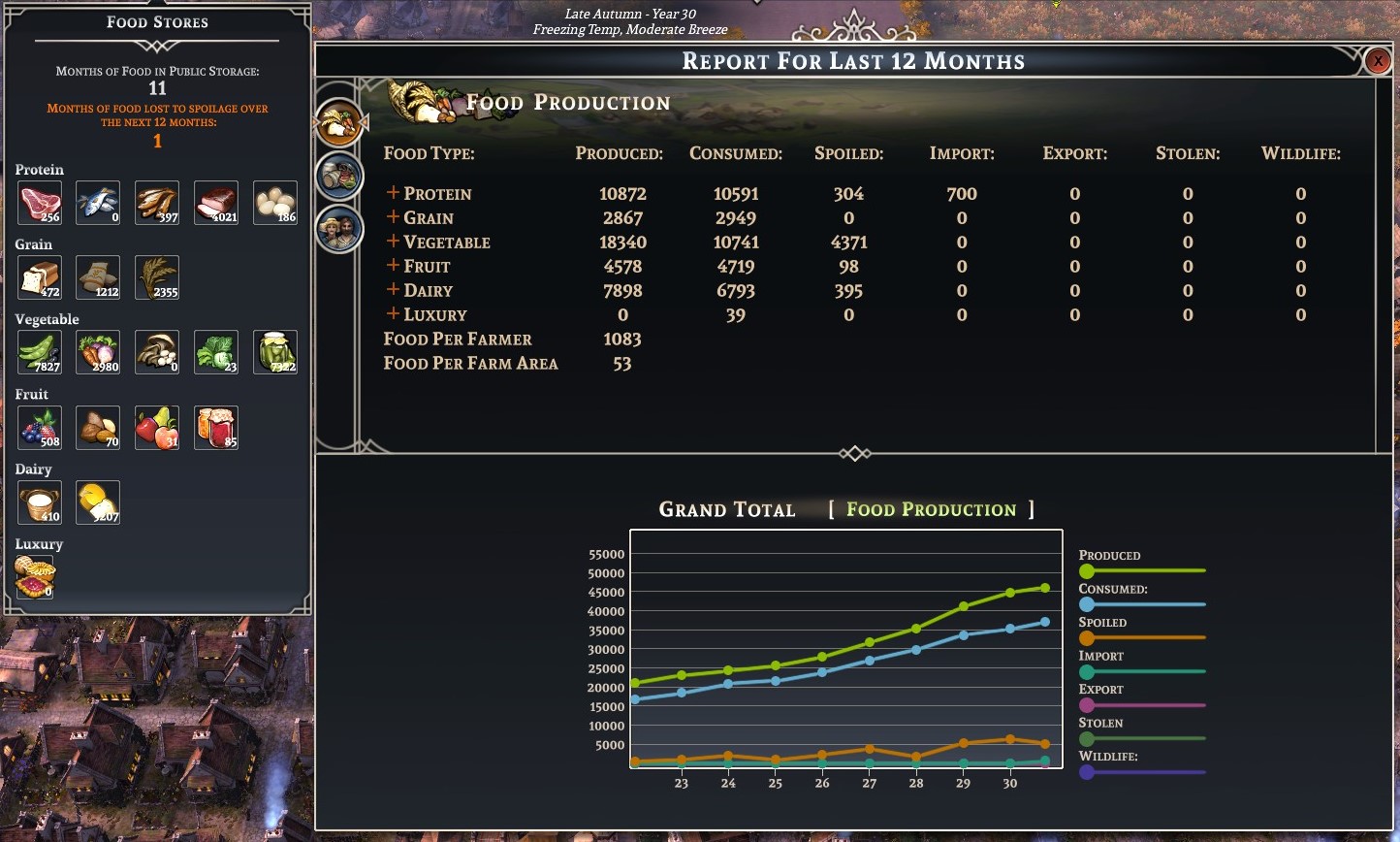Open the barrel and goods report tab
Image resolution: width=1400 pixels, height=842 pixels.
tap(339, 176)
